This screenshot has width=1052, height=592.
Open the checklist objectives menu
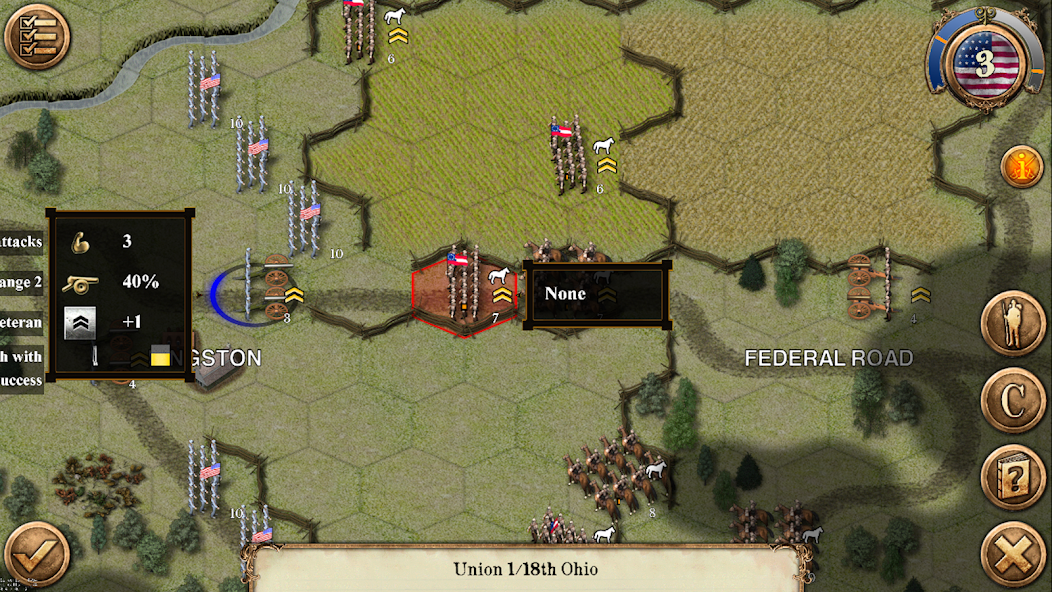pyautogui.click(x=37, y=37)
